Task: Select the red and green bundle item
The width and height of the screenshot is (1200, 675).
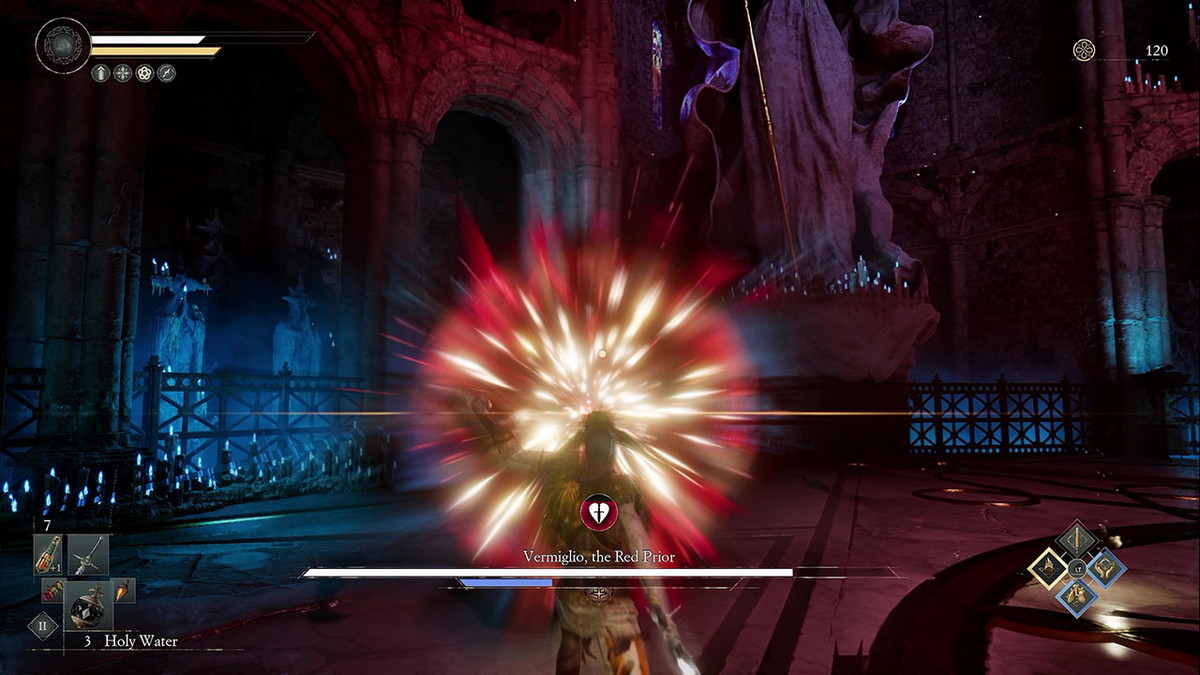Action: click(51, 592)
